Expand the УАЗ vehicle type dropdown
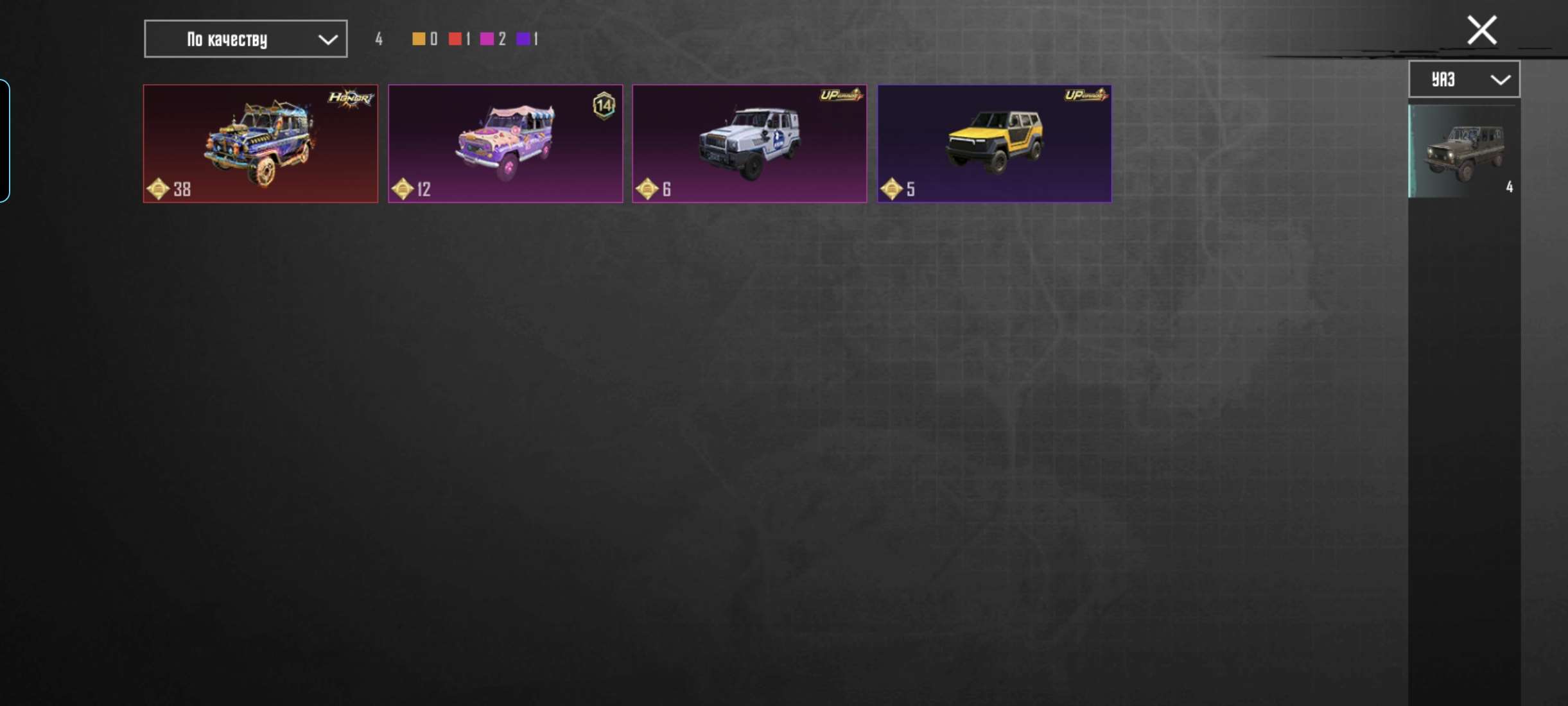 tap(1463, 80)
